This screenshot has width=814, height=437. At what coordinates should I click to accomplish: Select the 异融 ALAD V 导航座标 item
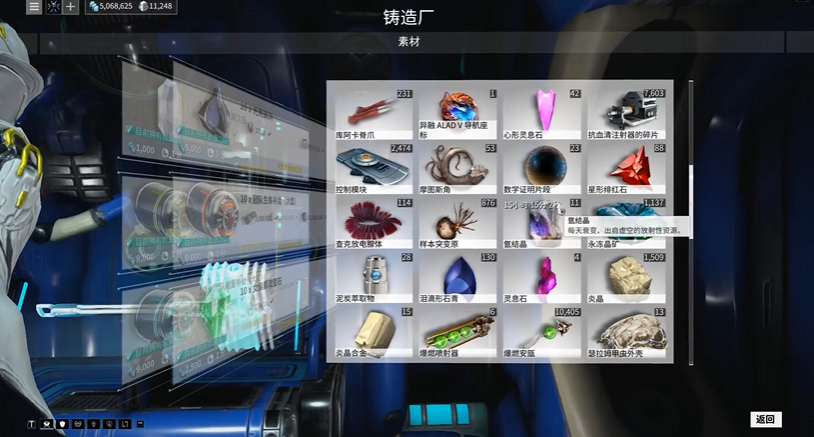(458, 112)
